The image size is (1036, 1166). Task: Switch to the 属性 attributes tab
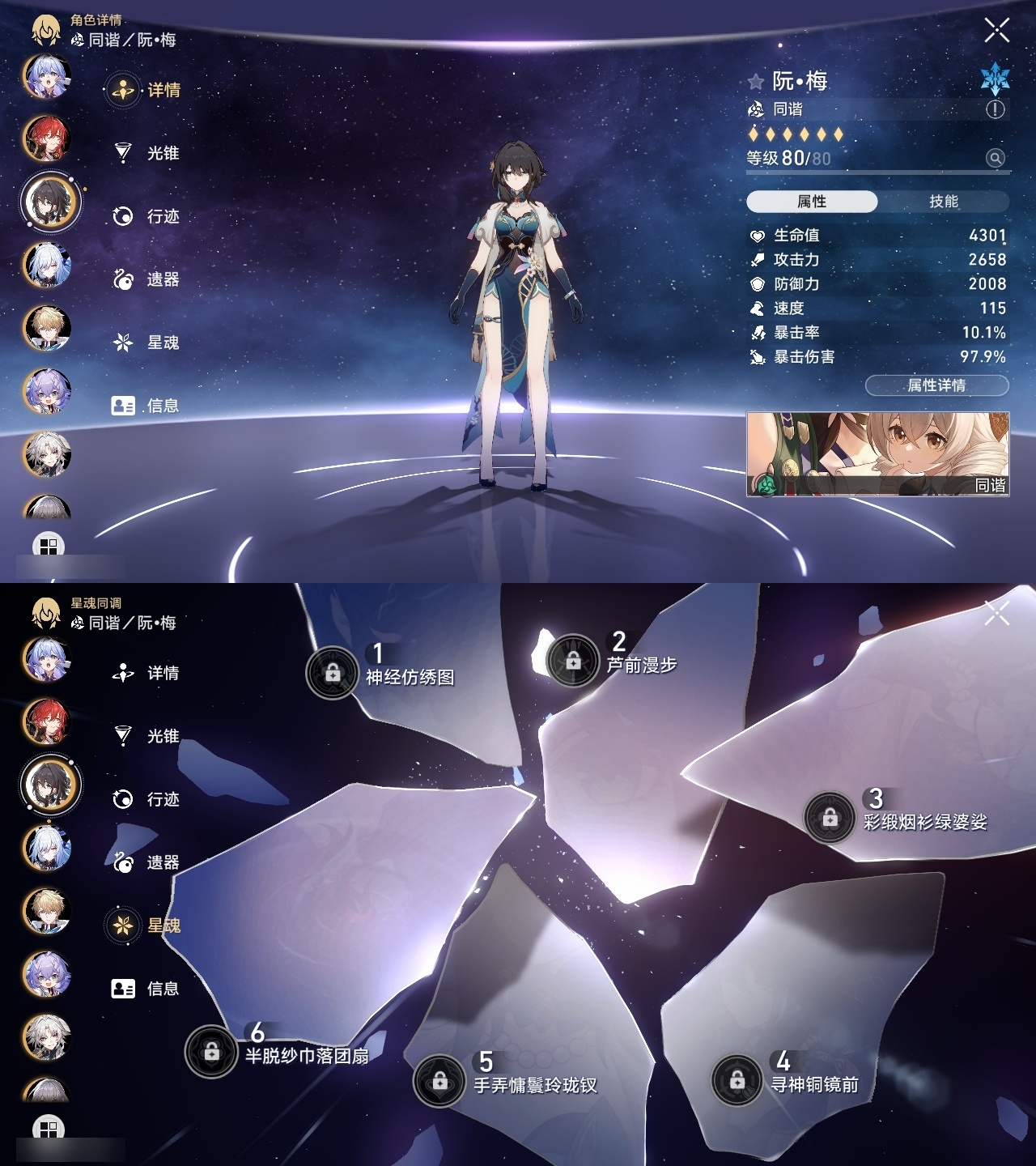pos(814,200)
